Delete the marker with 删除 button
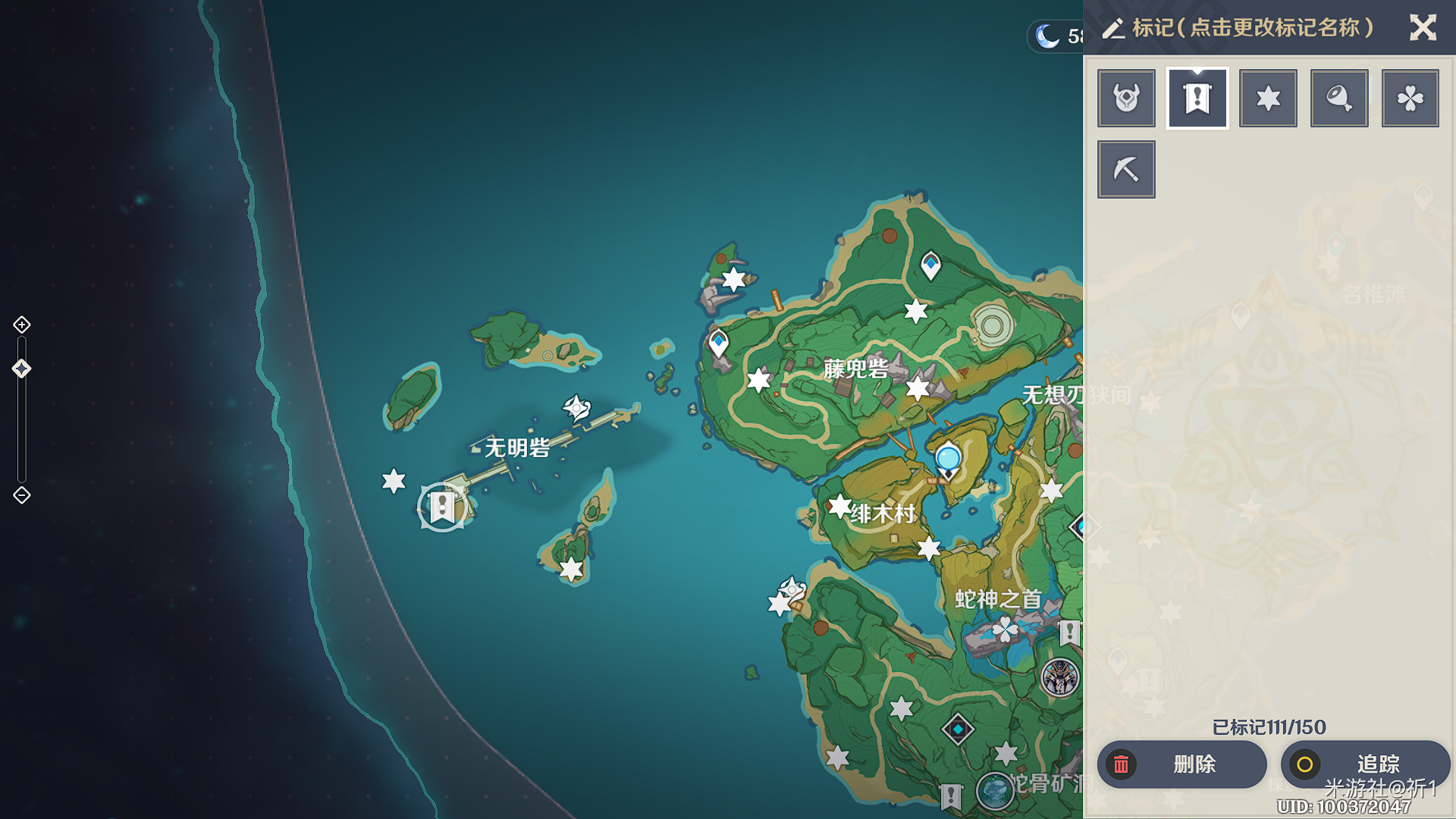 [x=1181, y=764]
